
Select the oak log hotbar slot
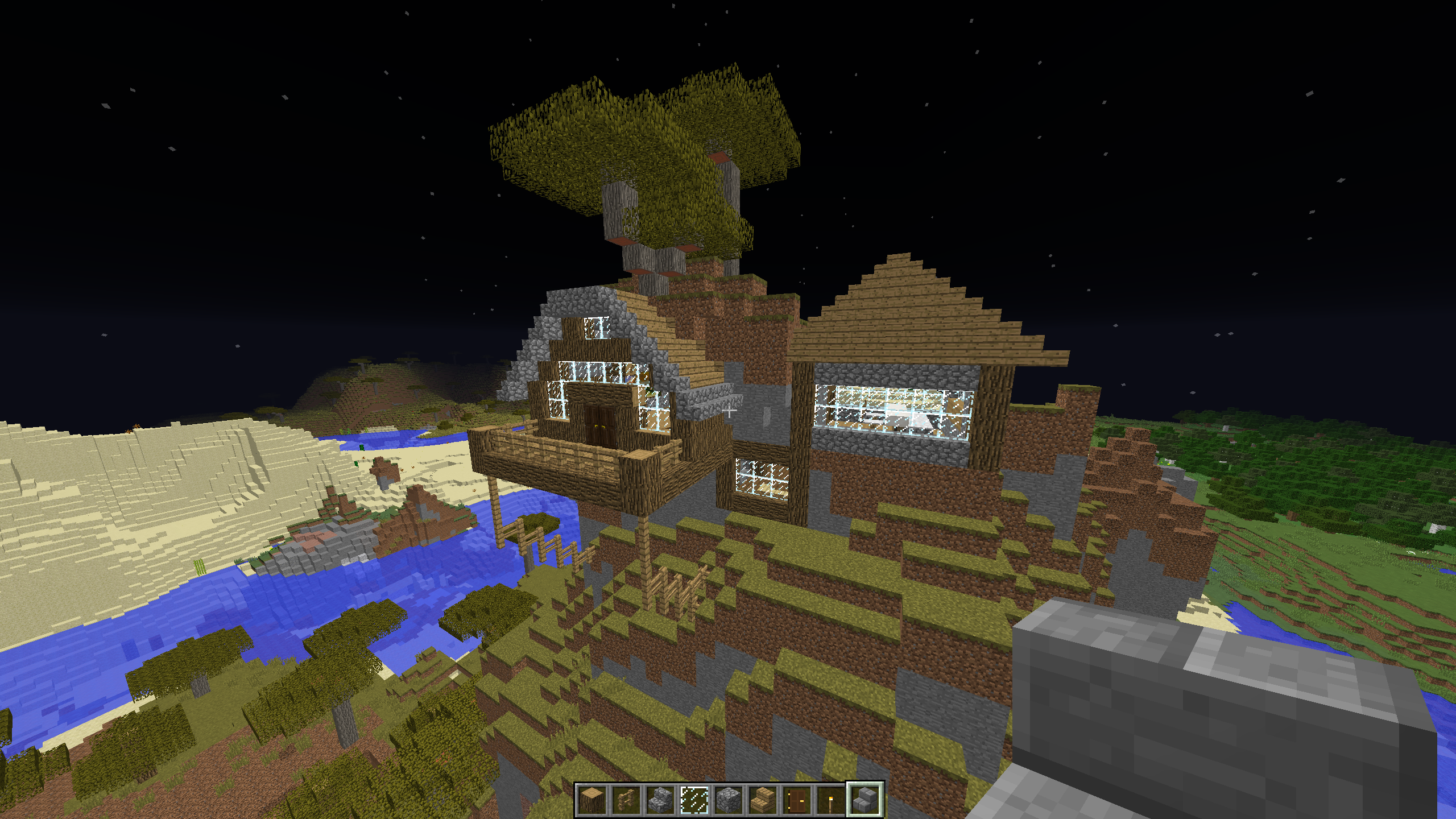coord(592,799)
